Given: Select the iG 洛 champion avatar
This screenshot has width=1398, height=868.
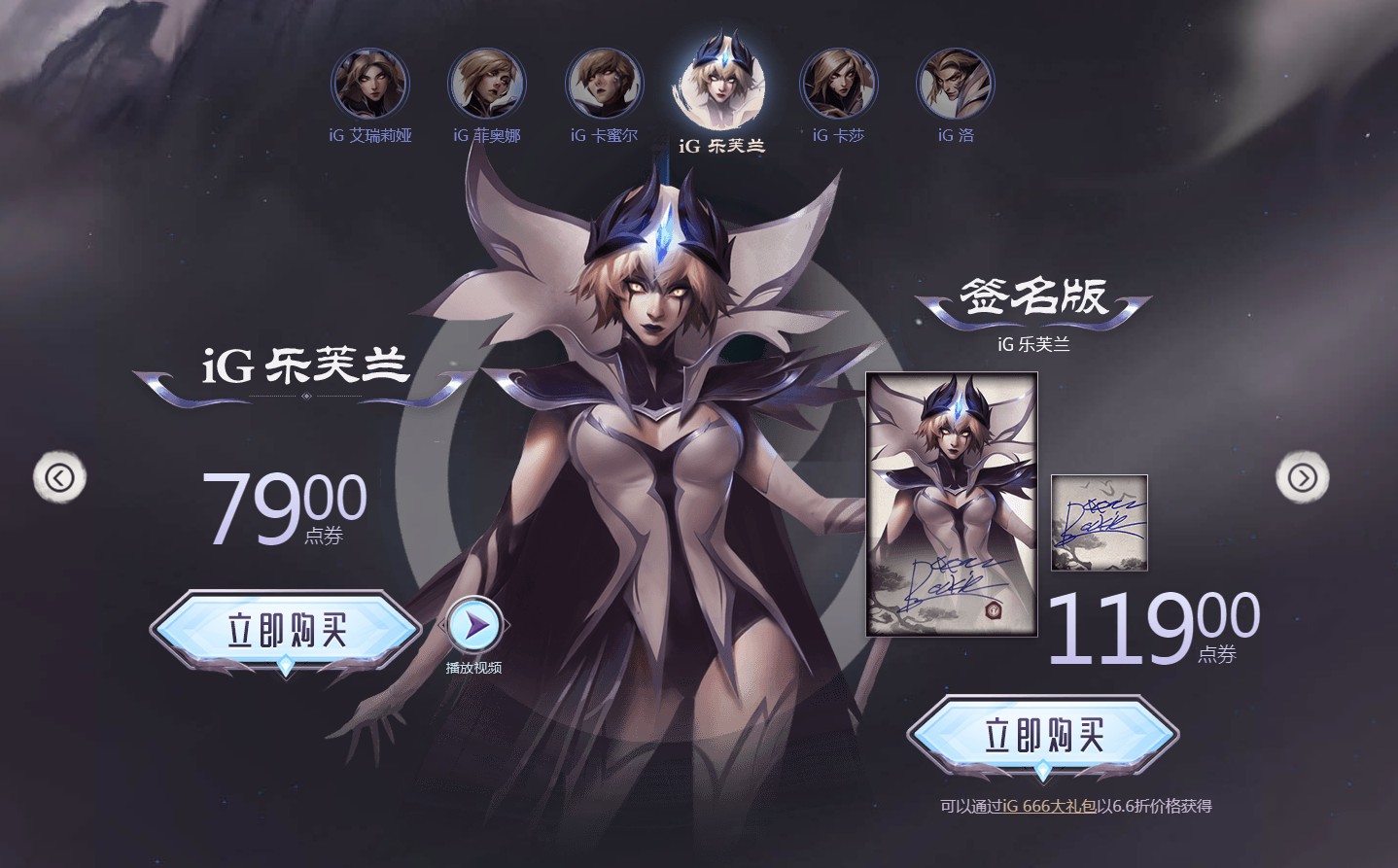Looking at the screenshot, I should pos(955,84).
